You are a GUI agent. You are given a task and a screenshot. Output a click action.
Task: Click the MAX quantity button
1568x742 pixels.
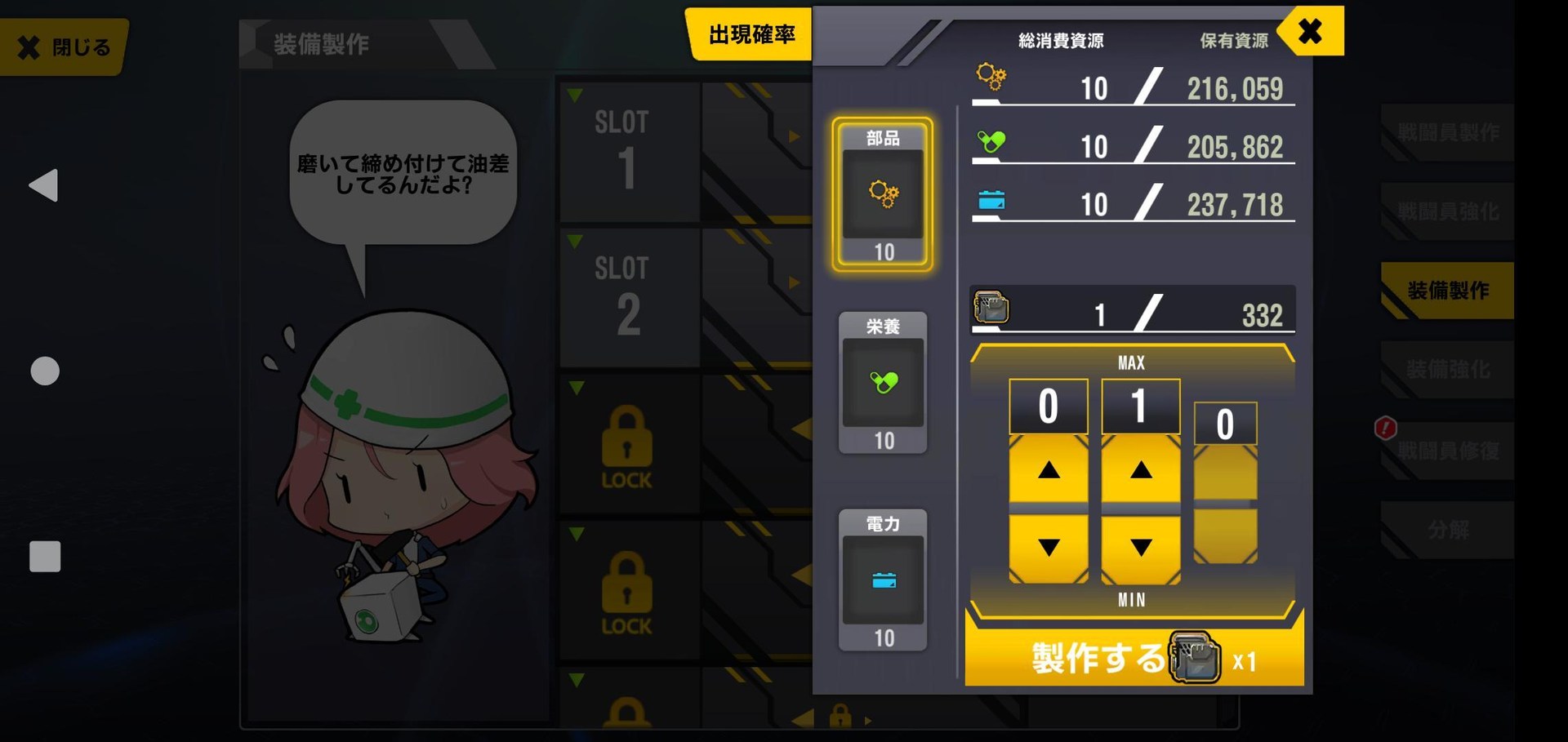(1131, 361)
